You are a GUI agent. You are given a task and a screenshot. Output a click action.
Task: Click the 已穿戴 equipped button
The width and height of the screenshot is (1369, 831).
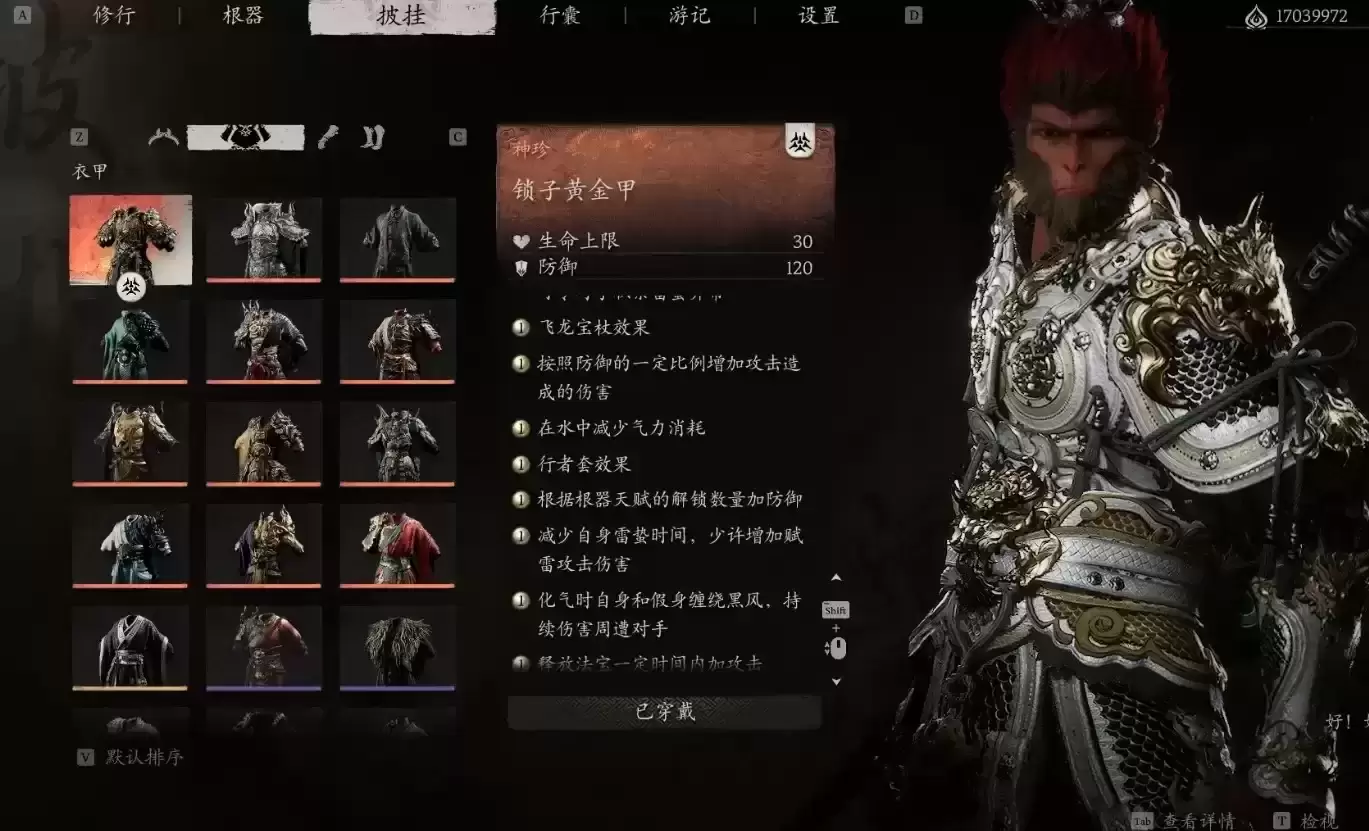[664, 712]
